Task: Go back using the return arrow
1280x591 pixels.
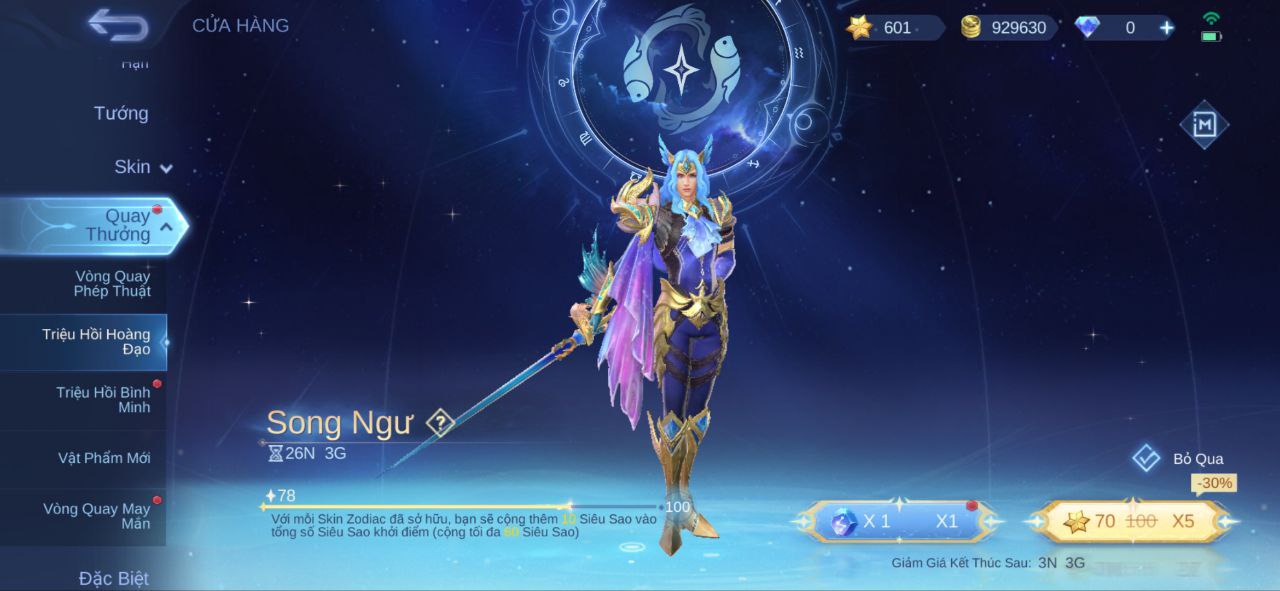Action: coord(118,25)
